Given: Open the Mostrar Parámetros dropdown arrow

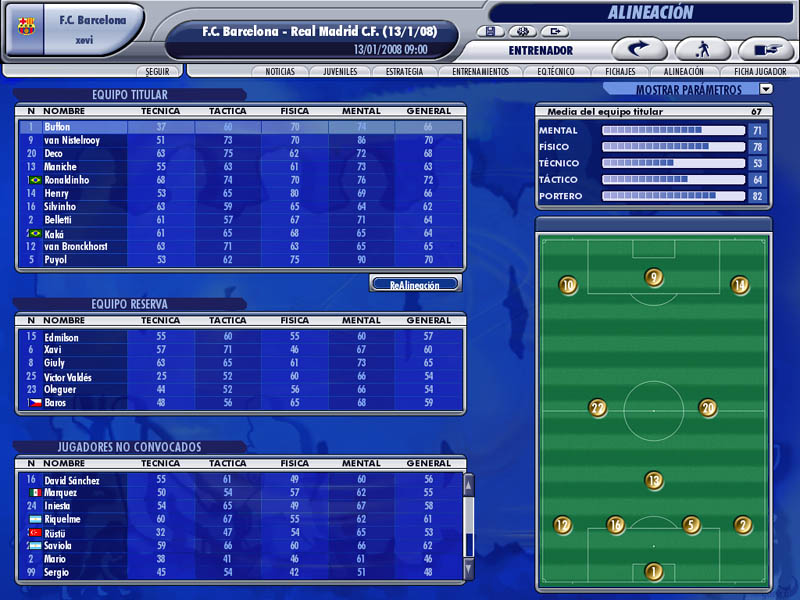Looking at the screenshot, I should [x=766, y=89].
